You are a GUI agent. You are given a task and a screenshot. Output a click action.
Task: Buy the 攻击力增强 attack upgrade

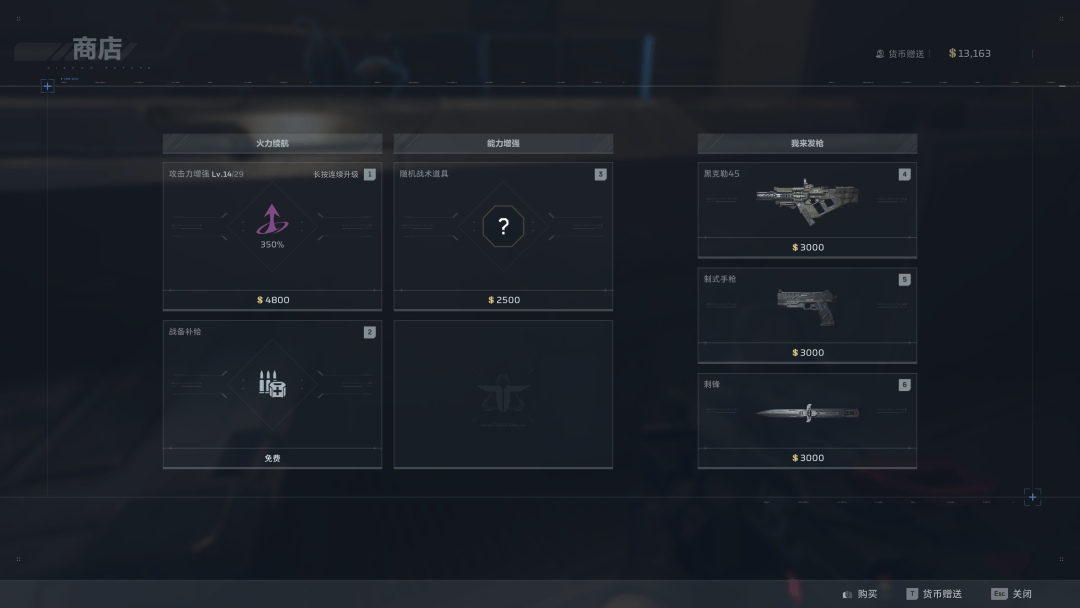click(272, 236)
